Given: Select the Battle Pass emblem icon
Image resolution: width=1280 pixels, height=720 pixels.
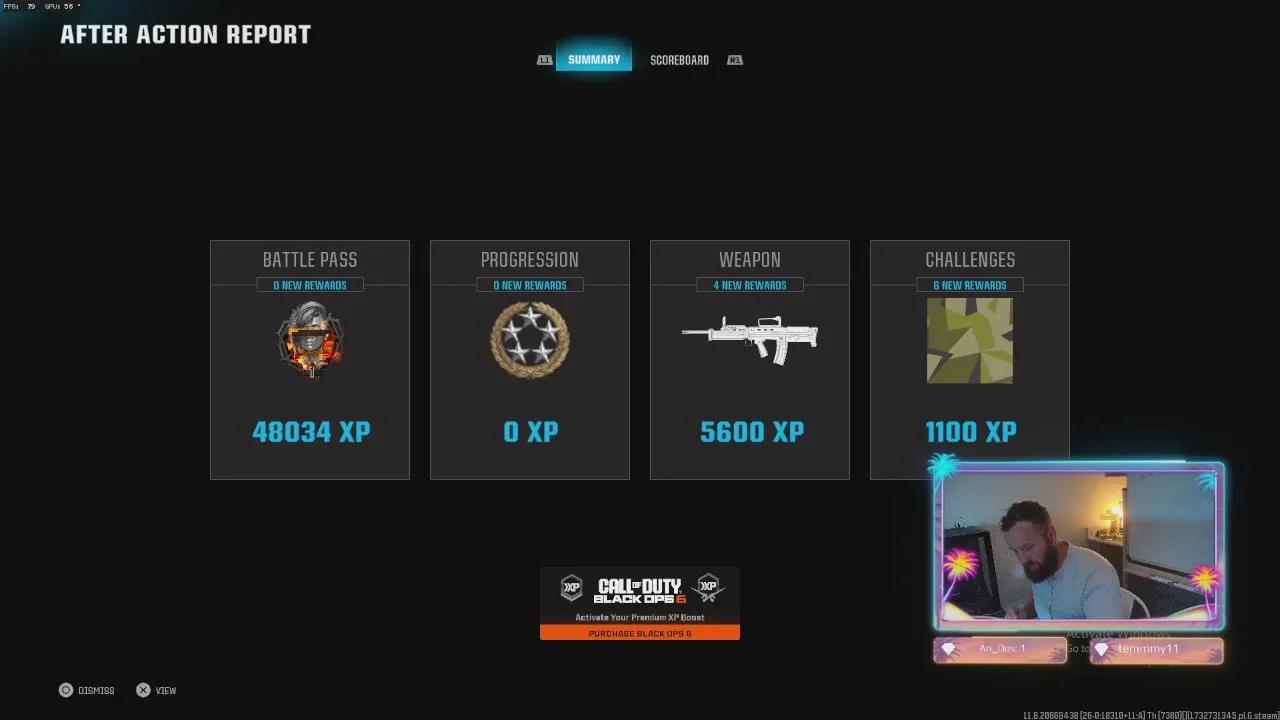Looking at the screenshot, I should [x=310, y=340].
